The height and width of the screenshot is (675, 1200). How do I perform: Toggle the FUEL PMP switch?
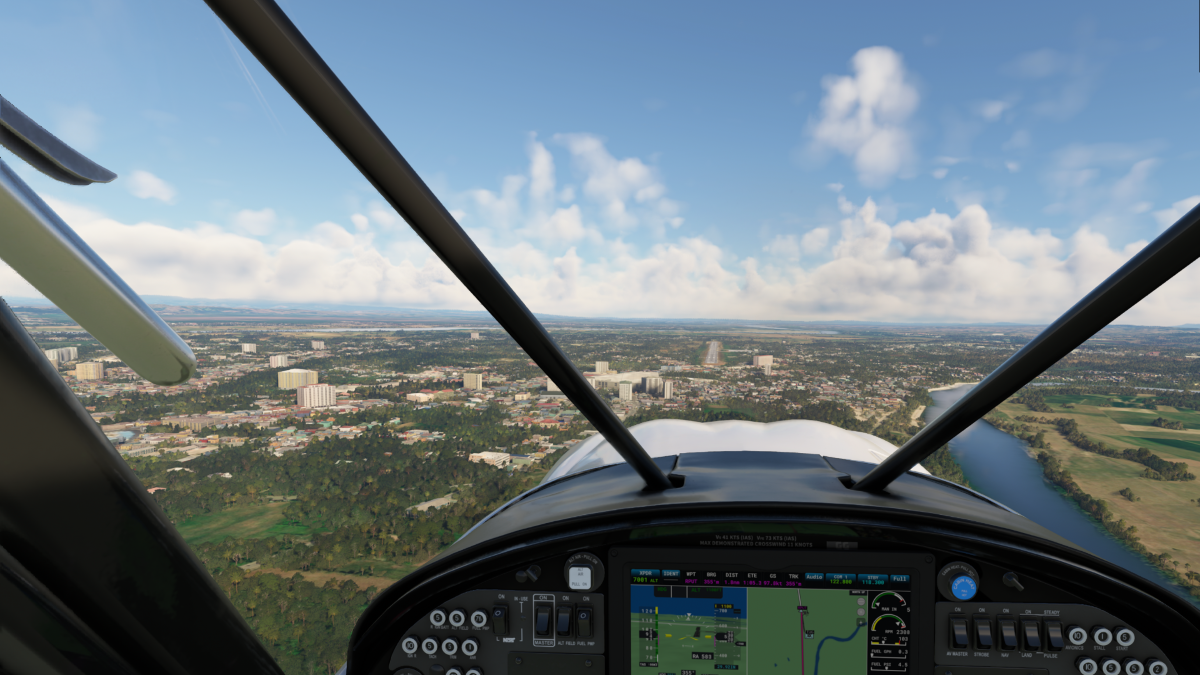(584, 621)
